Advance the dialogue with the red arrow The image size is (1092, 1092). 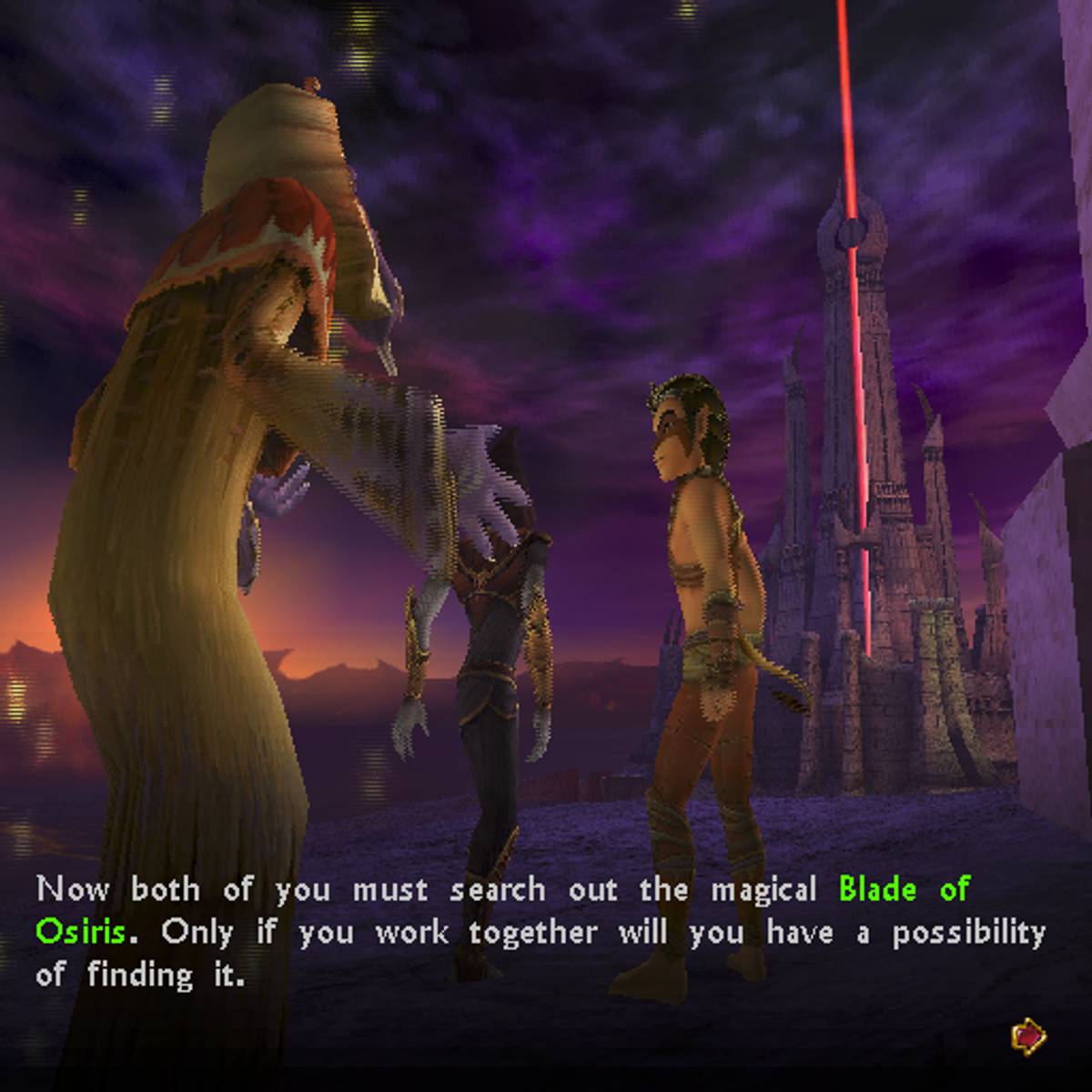1028,1035
